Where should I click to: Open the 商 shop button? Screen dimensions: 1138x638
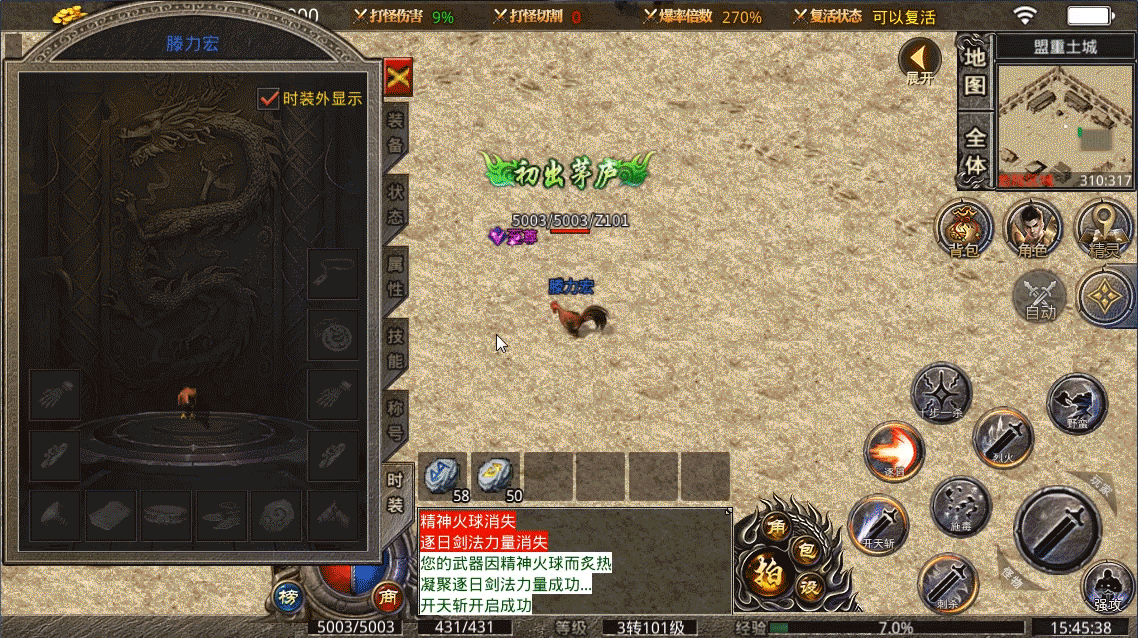388,597
